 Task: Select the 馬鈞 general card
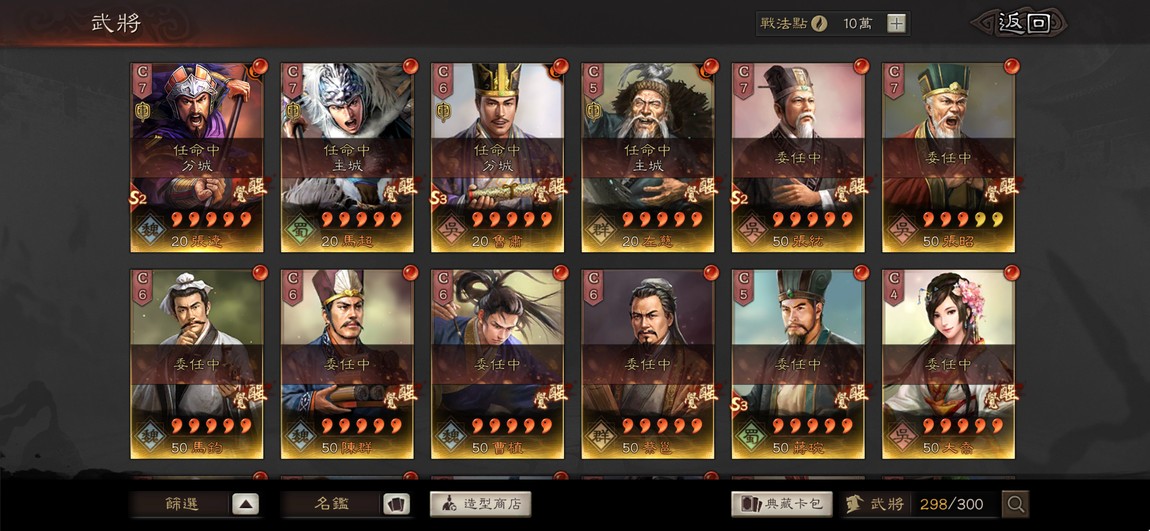pos(197,363)
